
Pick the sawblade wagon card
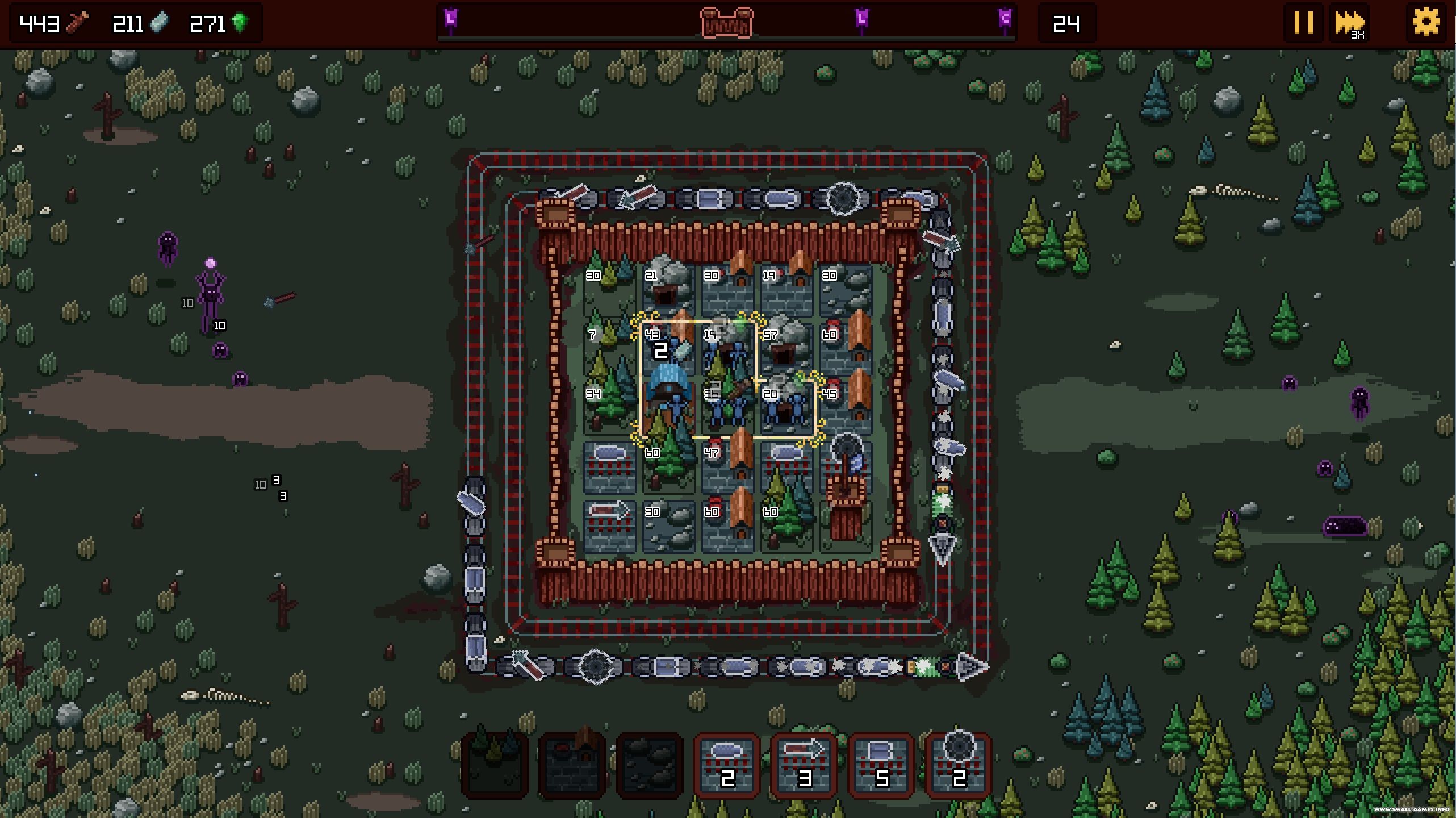click(959, 765)
